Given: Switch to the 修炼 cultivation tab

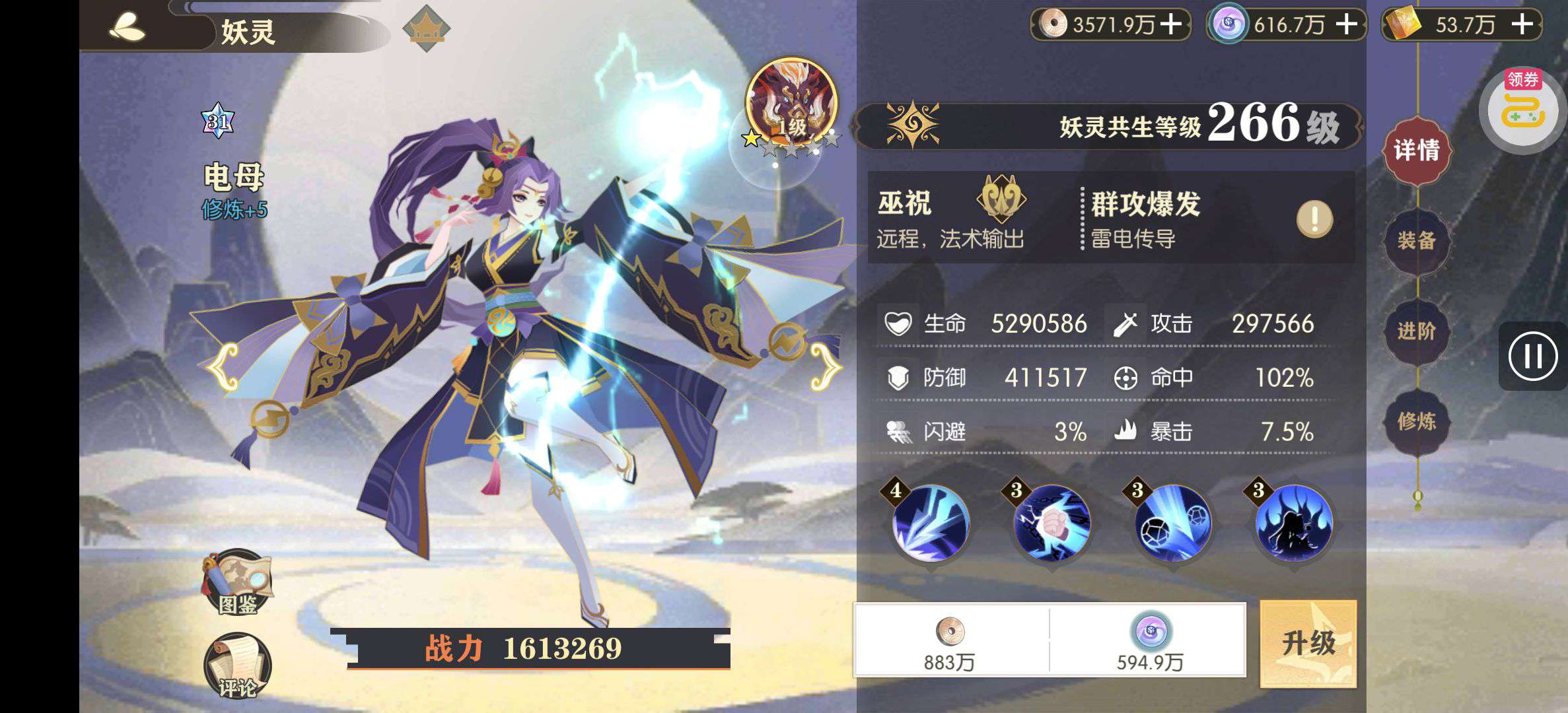Looking at the screenshot, I should (x=1416, y=421).
